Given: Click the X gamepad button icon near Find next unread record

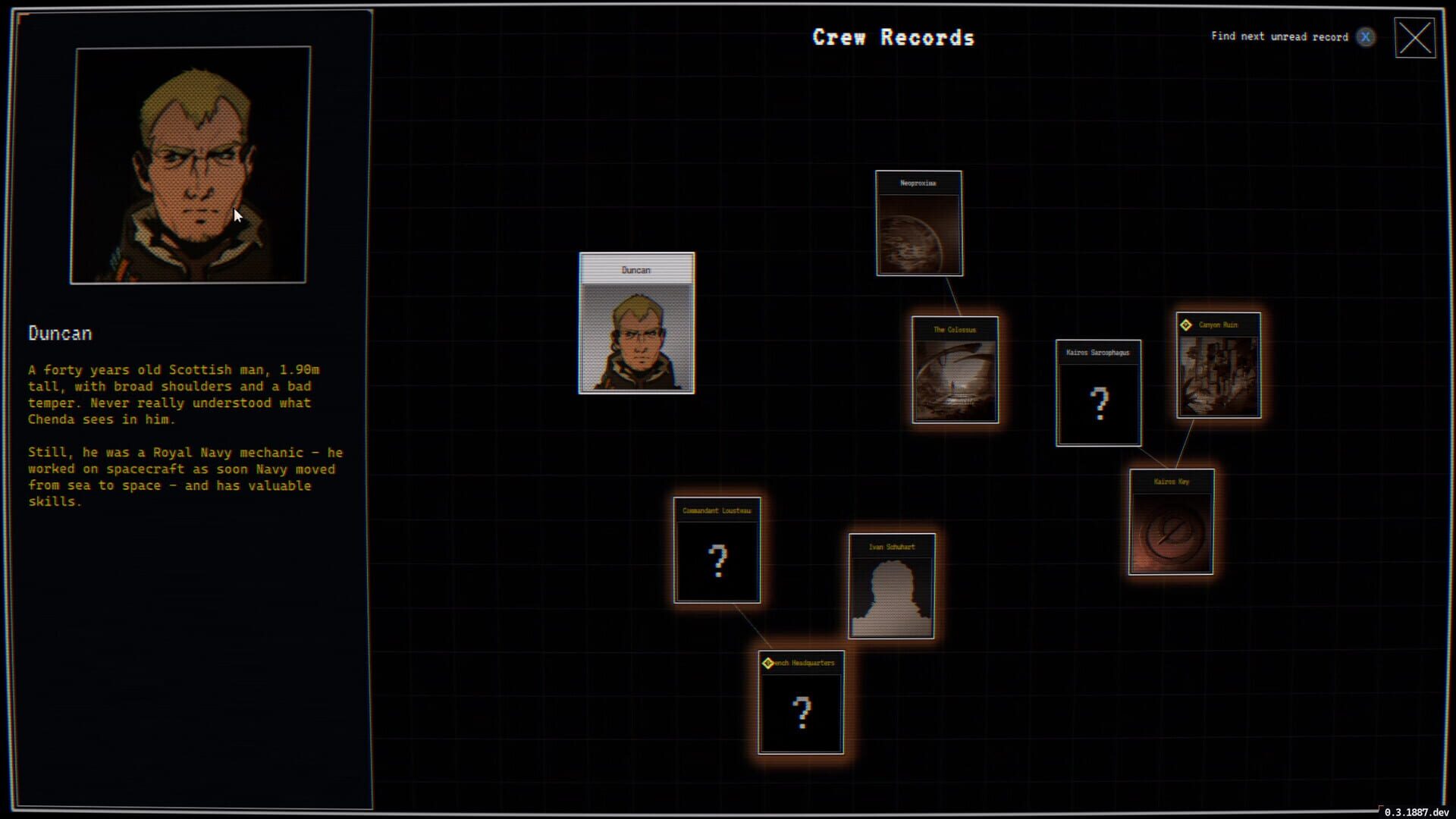Looking at the screenshot, I should pos(1366,36).
